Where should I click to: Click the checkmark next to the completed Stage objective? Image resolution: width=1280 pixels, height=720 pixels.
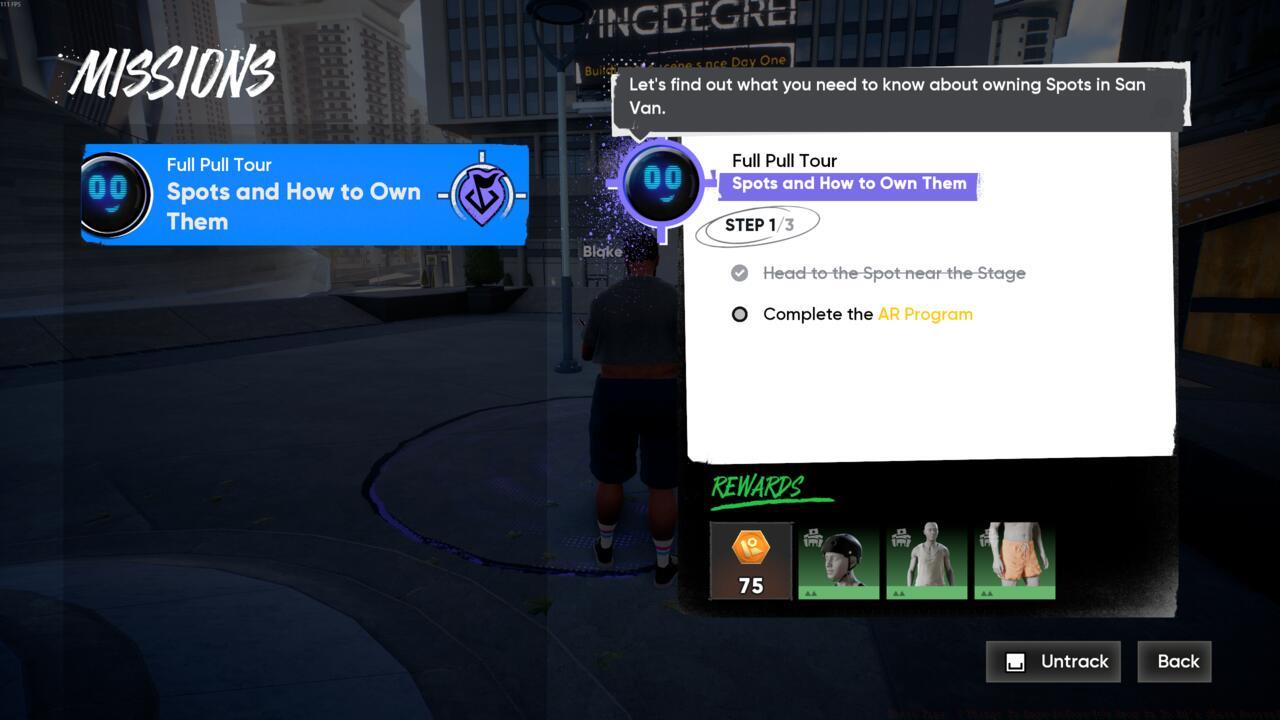(x=740, y=272)
